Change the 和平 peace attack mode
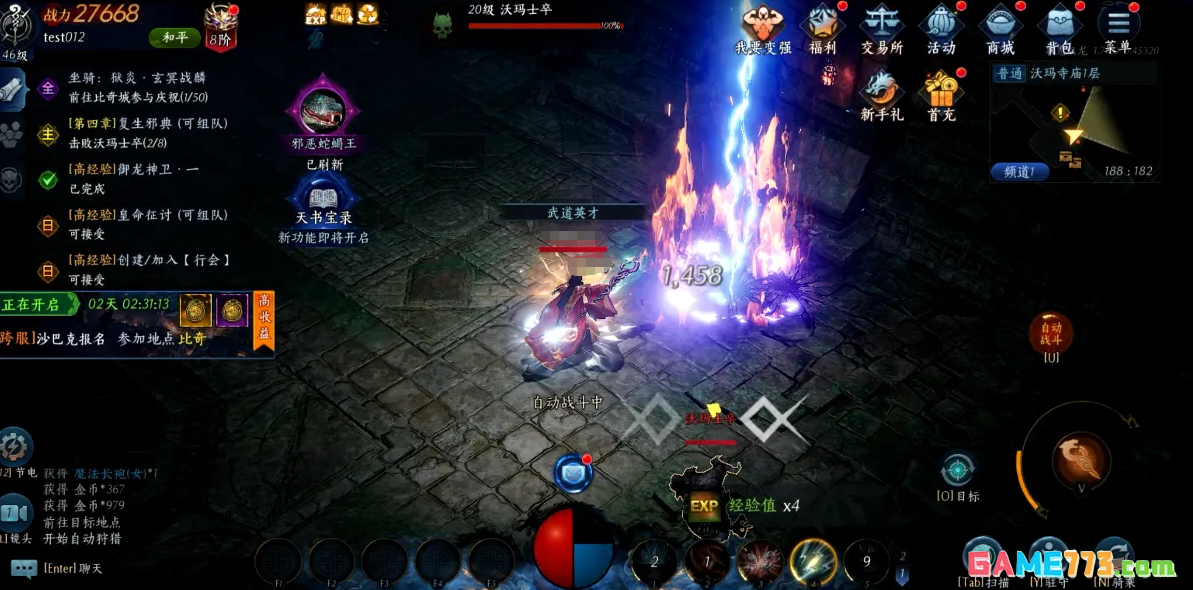The height and width of the screenshot is (590, 1193). (x=175, y=38)
